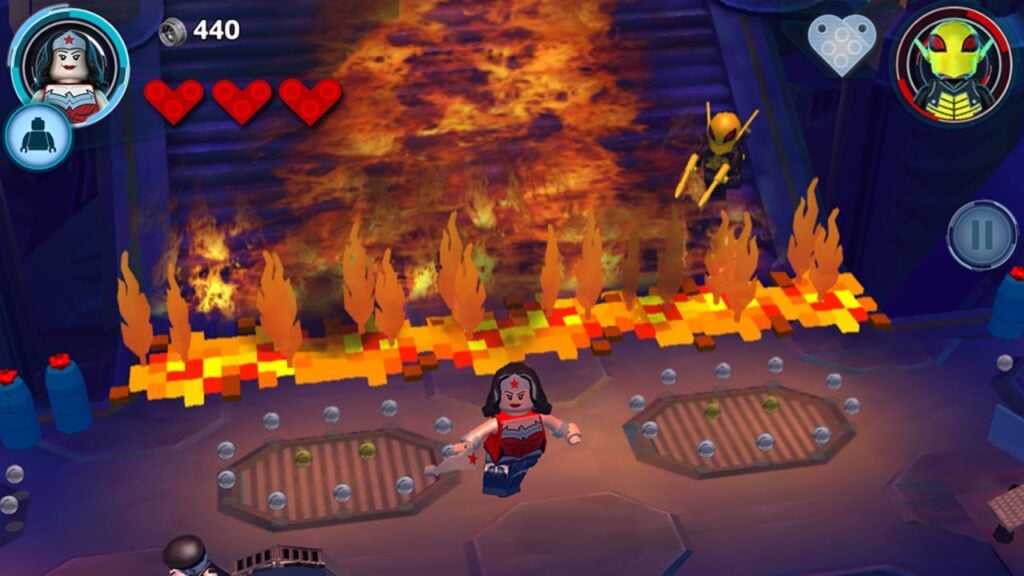Pause the game
1024x576 pixels.
pos(982,235)
